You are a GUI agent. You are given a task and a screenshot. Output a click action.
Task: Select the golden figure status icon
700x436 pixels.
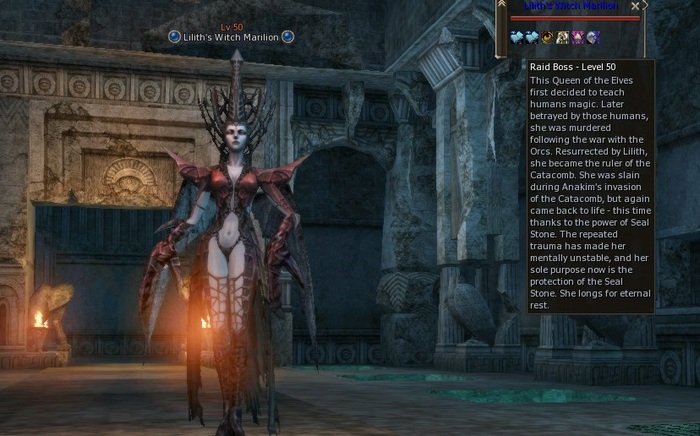[562, 37]
